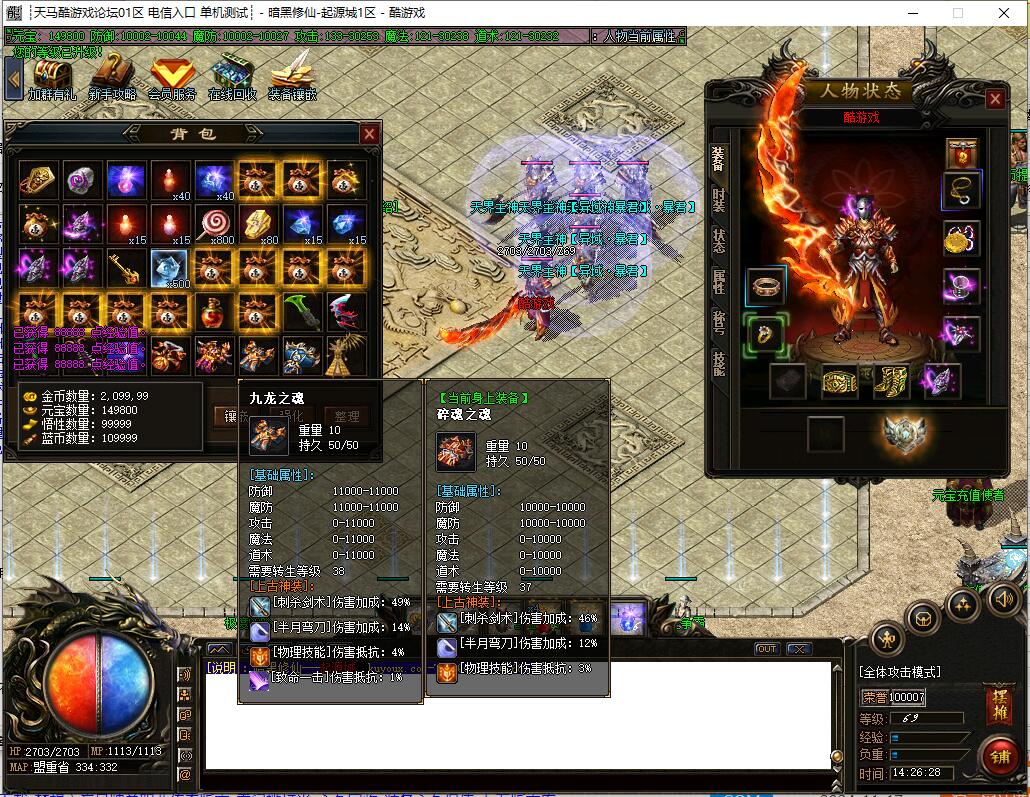Click the OUT button above chat

(x=766, y=649)
